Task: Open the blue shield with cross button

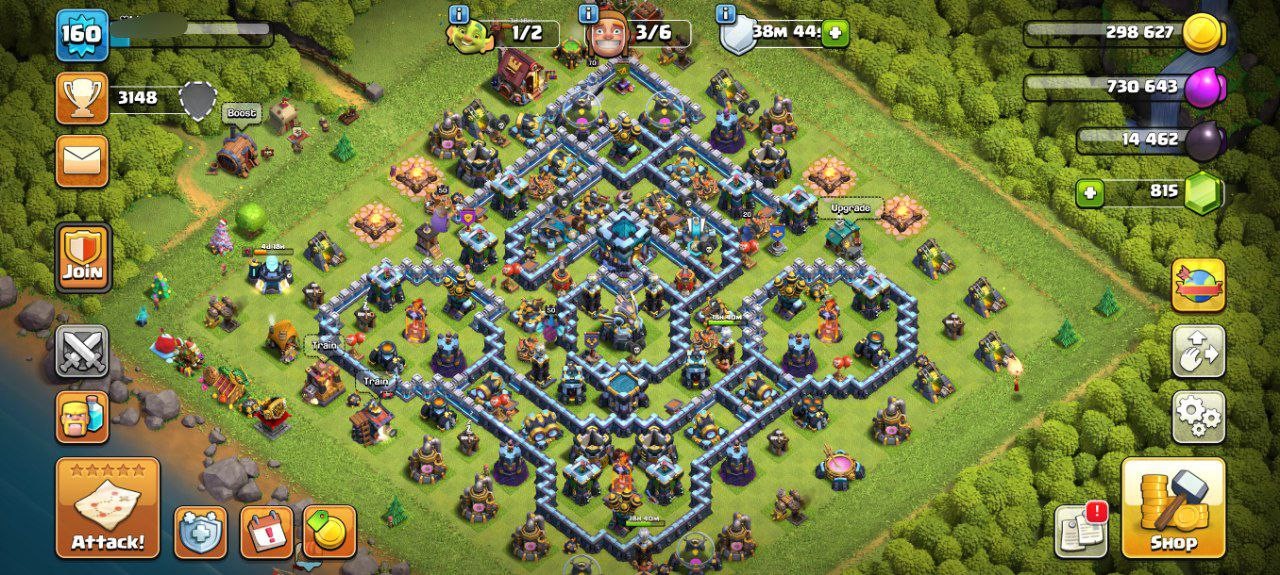Action: tap(201, 532)
